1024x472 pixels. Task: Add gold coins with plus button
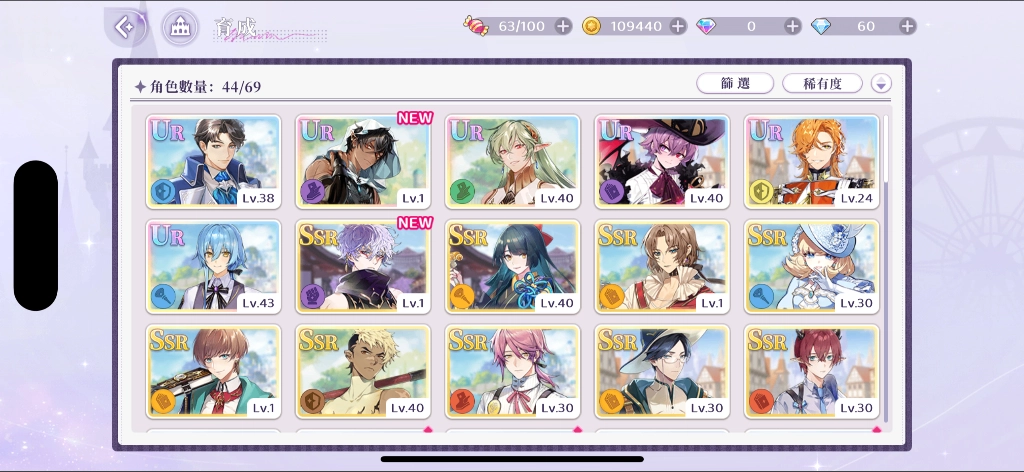[678, 26]
